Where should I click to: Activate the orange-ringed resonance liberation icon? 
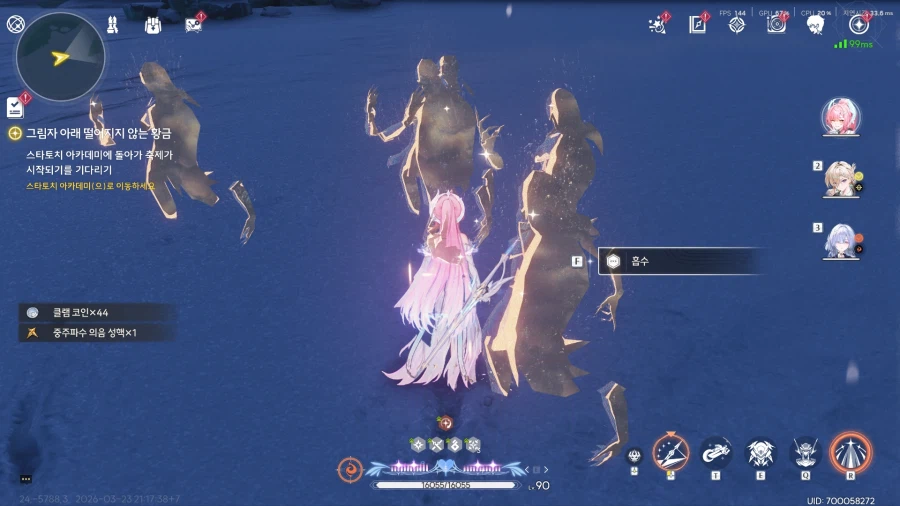pyautogui.click(x=851, y=451)
